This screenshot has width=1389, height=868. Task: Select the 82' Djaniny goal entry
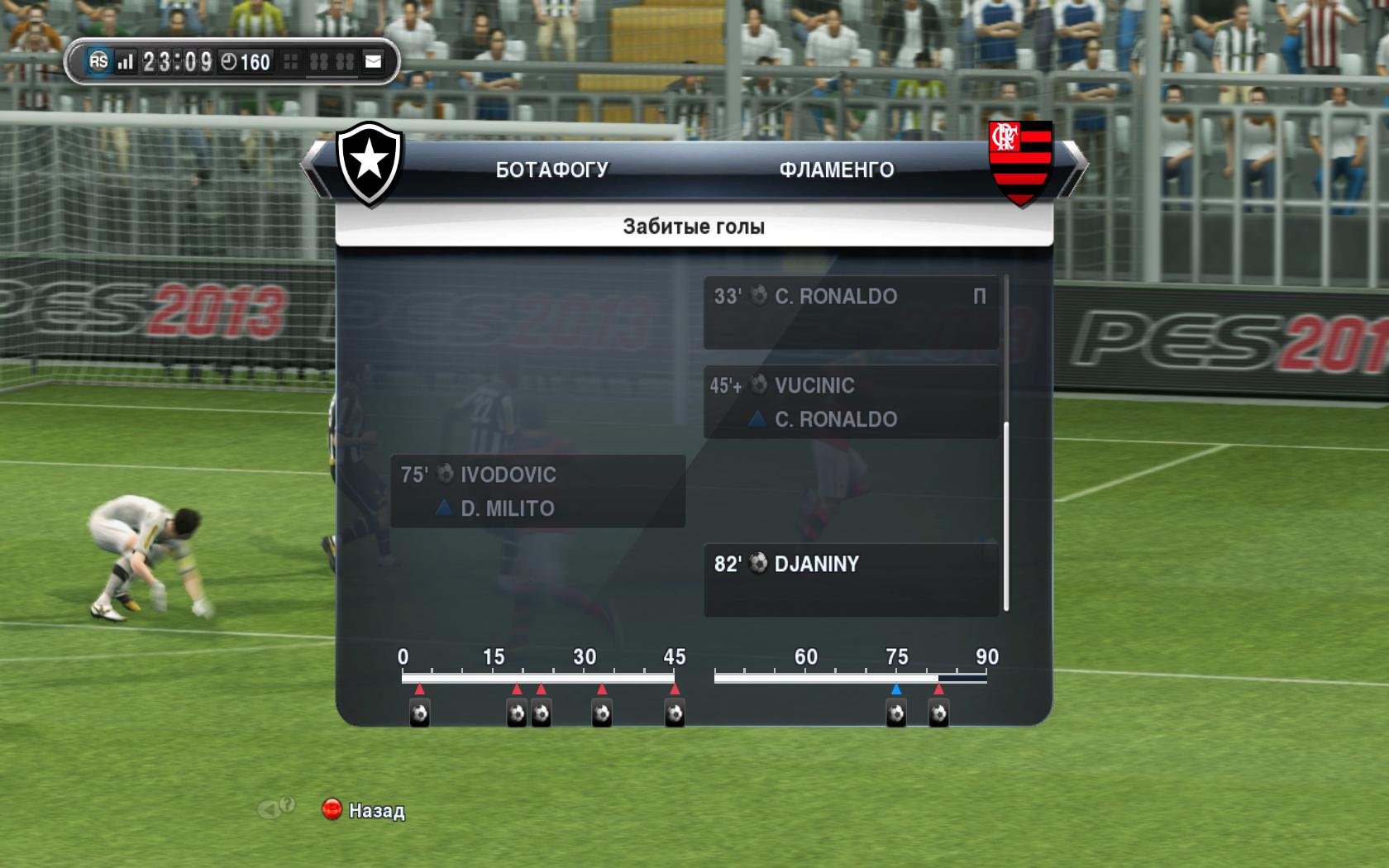(x=851, y=579)
